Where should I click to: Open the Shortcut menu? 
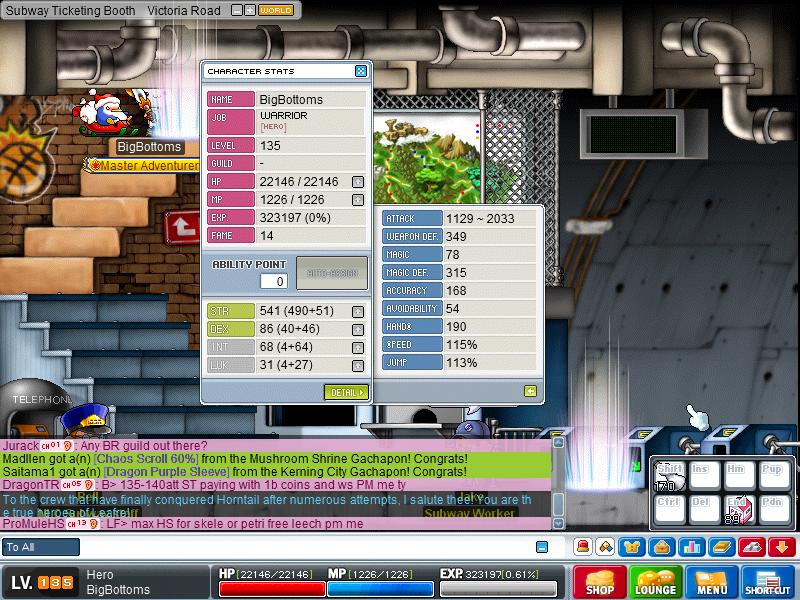pyautogui.click(x=768, y=583)
